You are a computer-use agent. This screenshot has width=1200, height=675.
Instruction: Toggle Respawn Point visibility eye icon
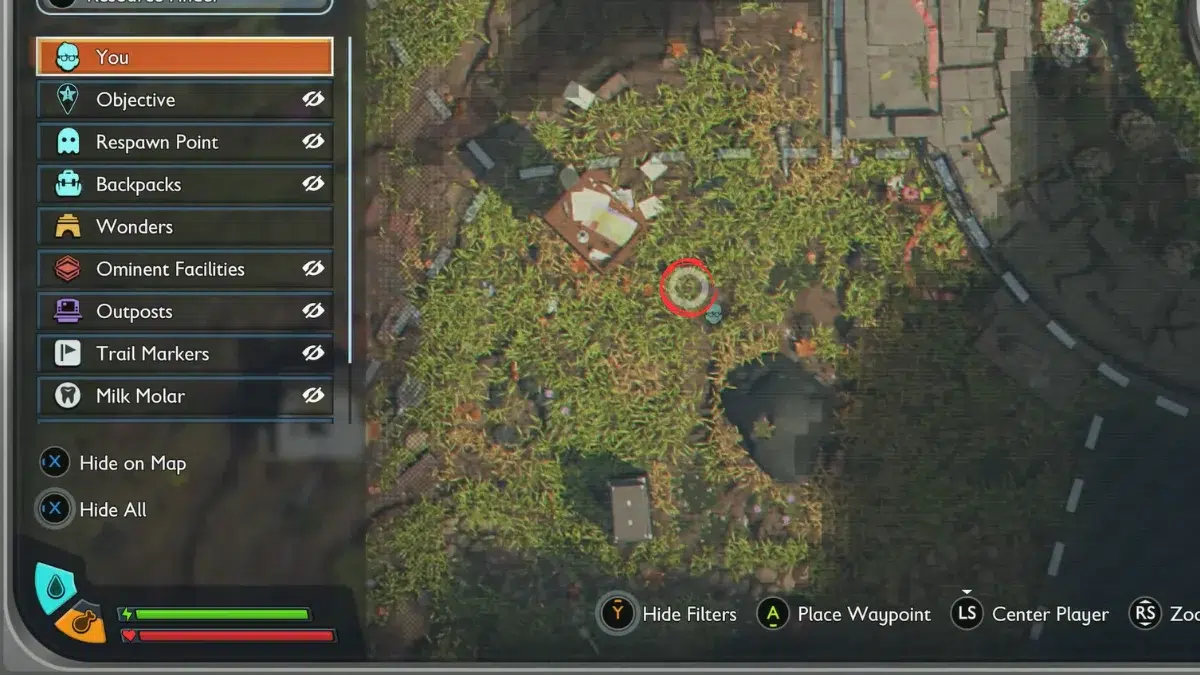tap(314, 142)
